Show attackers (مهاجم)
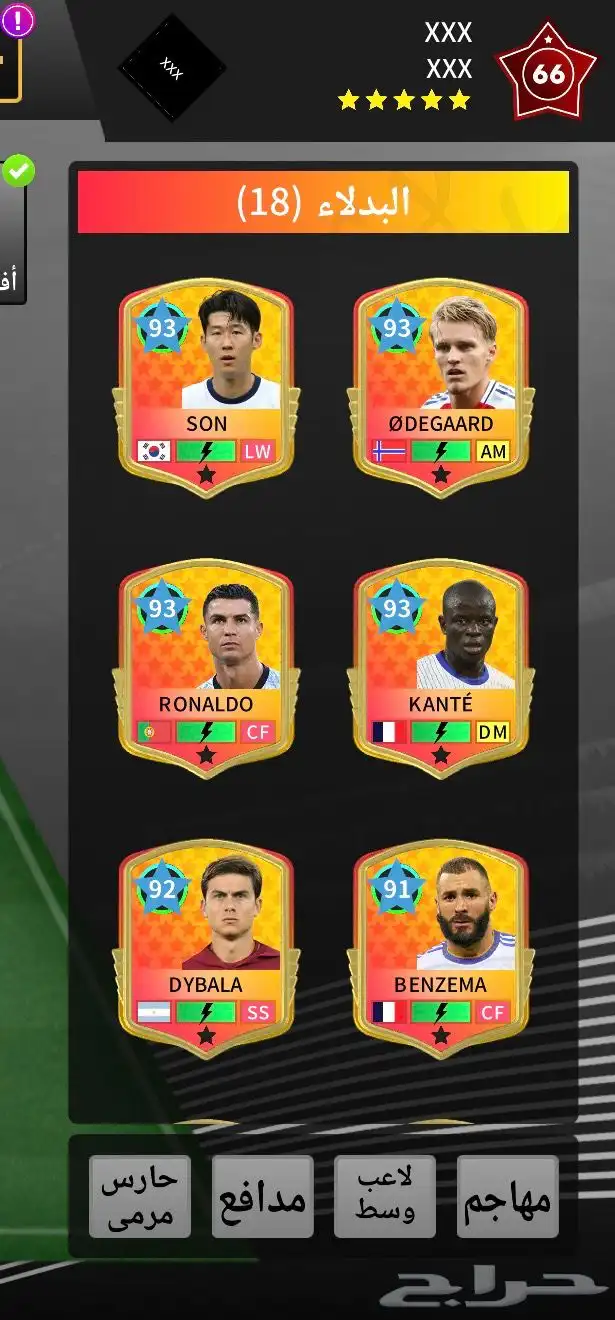 pyautogui.click(x=507, y=1197)
